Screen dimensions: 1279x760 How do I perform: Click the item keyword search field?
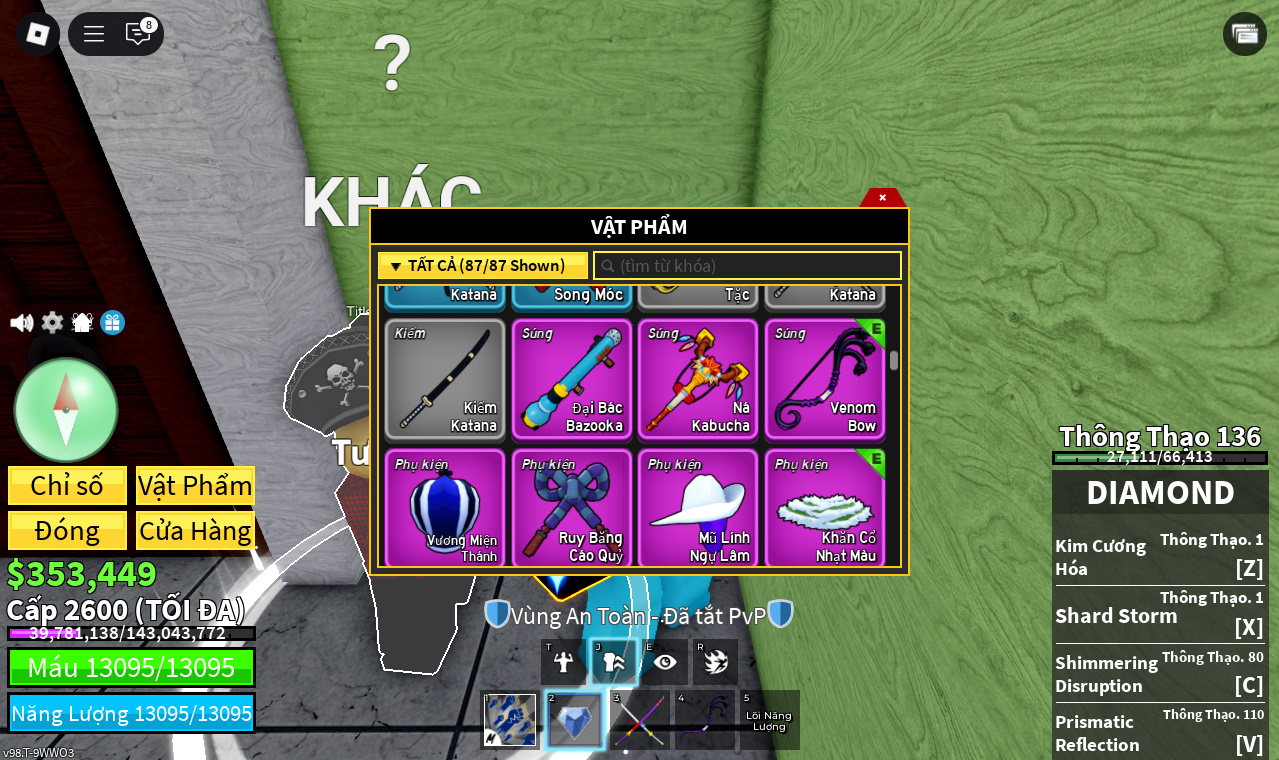[x=748, y=266]
